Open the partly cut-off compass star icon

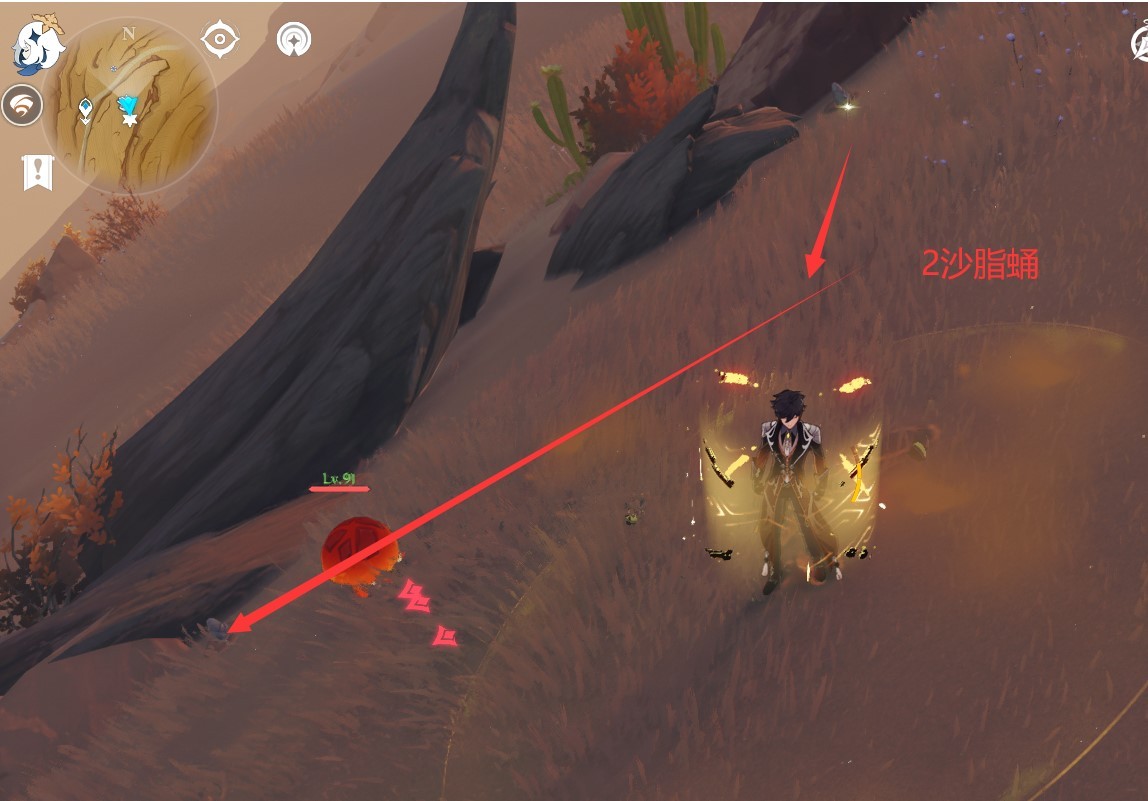point(1140,44)
